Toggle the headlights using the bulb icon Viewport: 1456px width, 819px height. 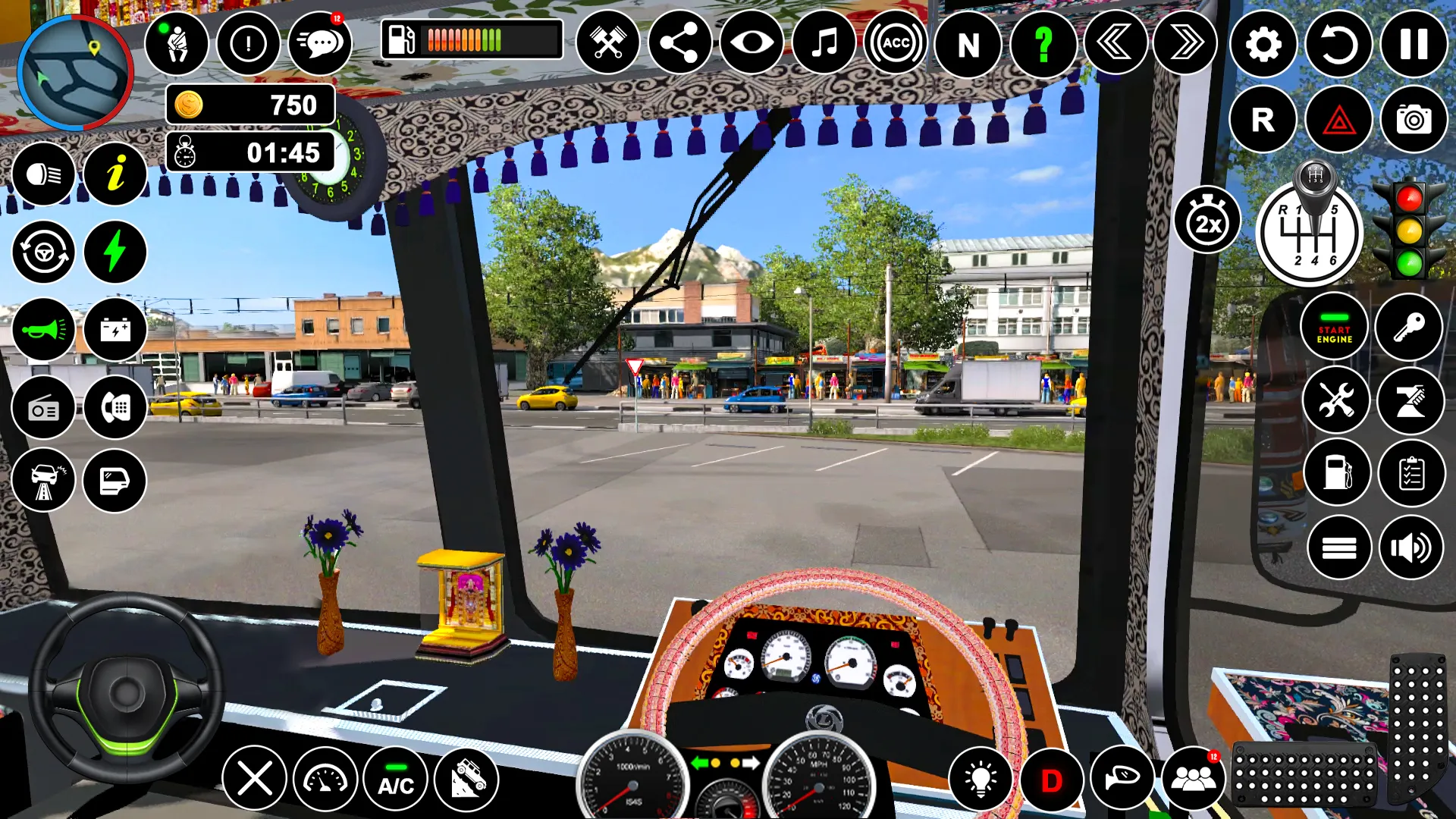tap(982, 778)
